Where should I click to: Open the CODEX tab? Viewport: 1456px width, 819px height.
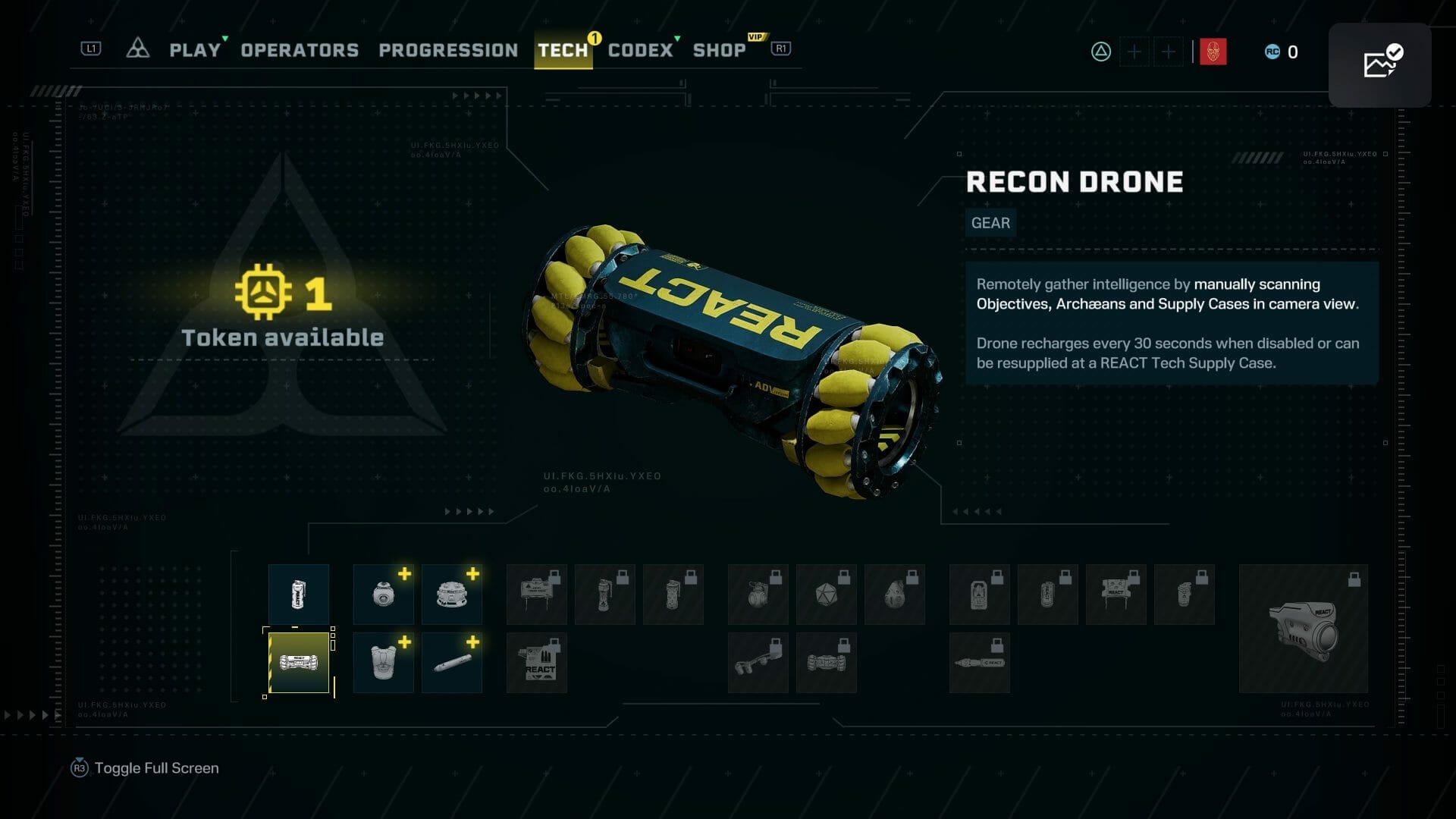640,50
